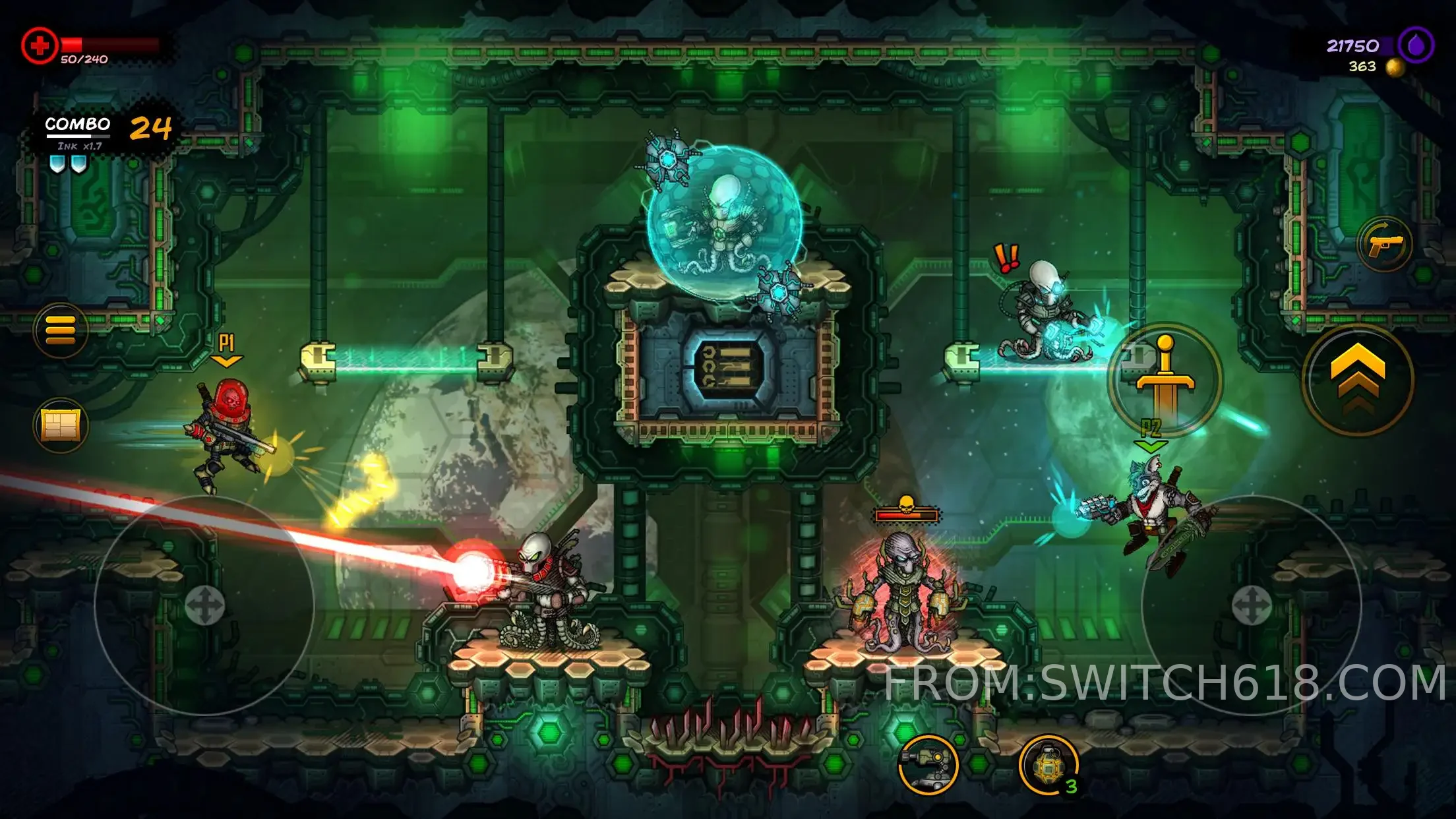1456x819 pixels.
Task: Throw a grenade using the grenade icon
Action: pyautogui.click(x=1048, y=766)
